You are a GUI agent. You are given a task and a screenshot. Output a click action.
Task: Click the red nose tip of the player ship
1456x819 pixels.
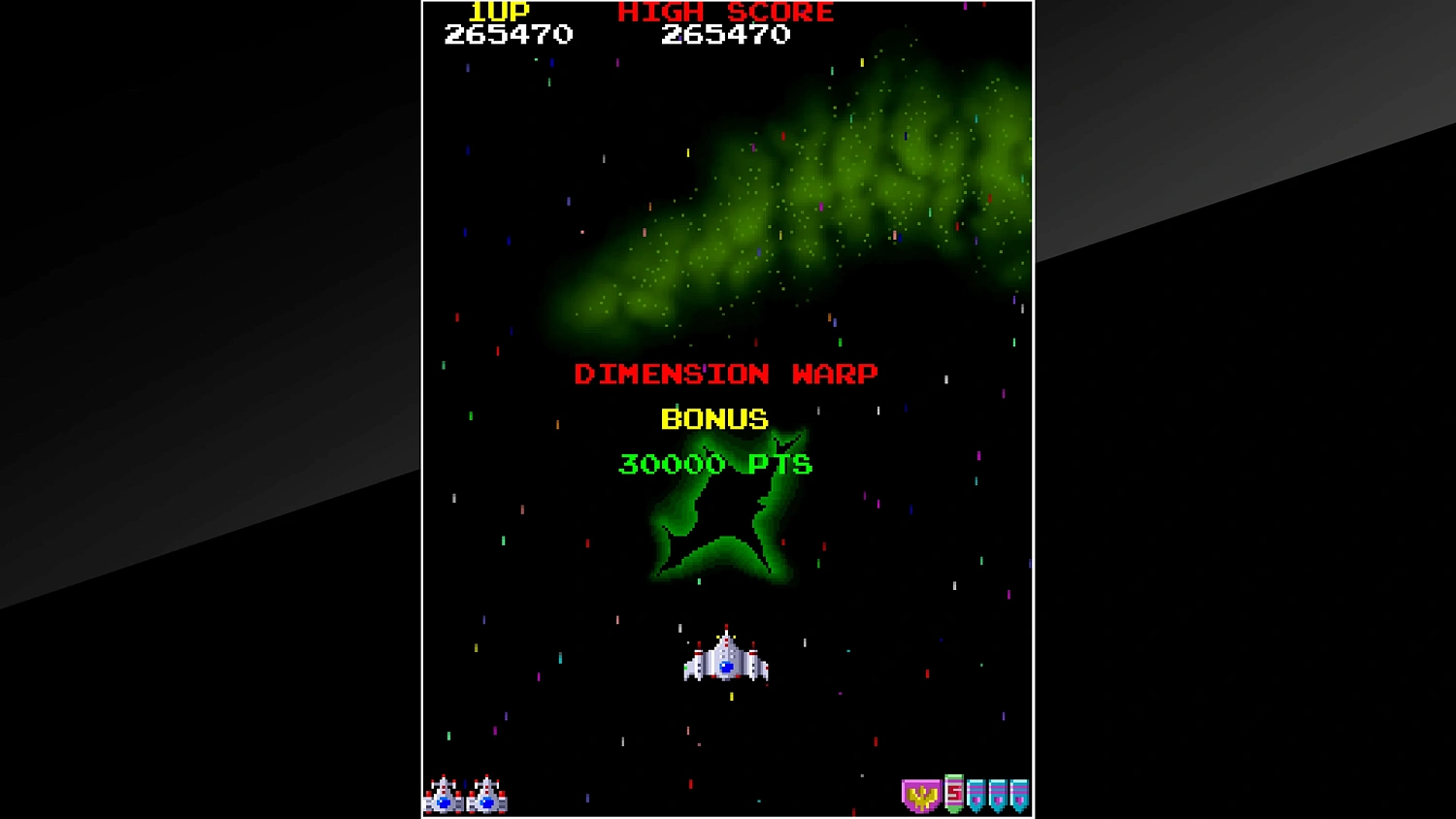coord(726,626)
